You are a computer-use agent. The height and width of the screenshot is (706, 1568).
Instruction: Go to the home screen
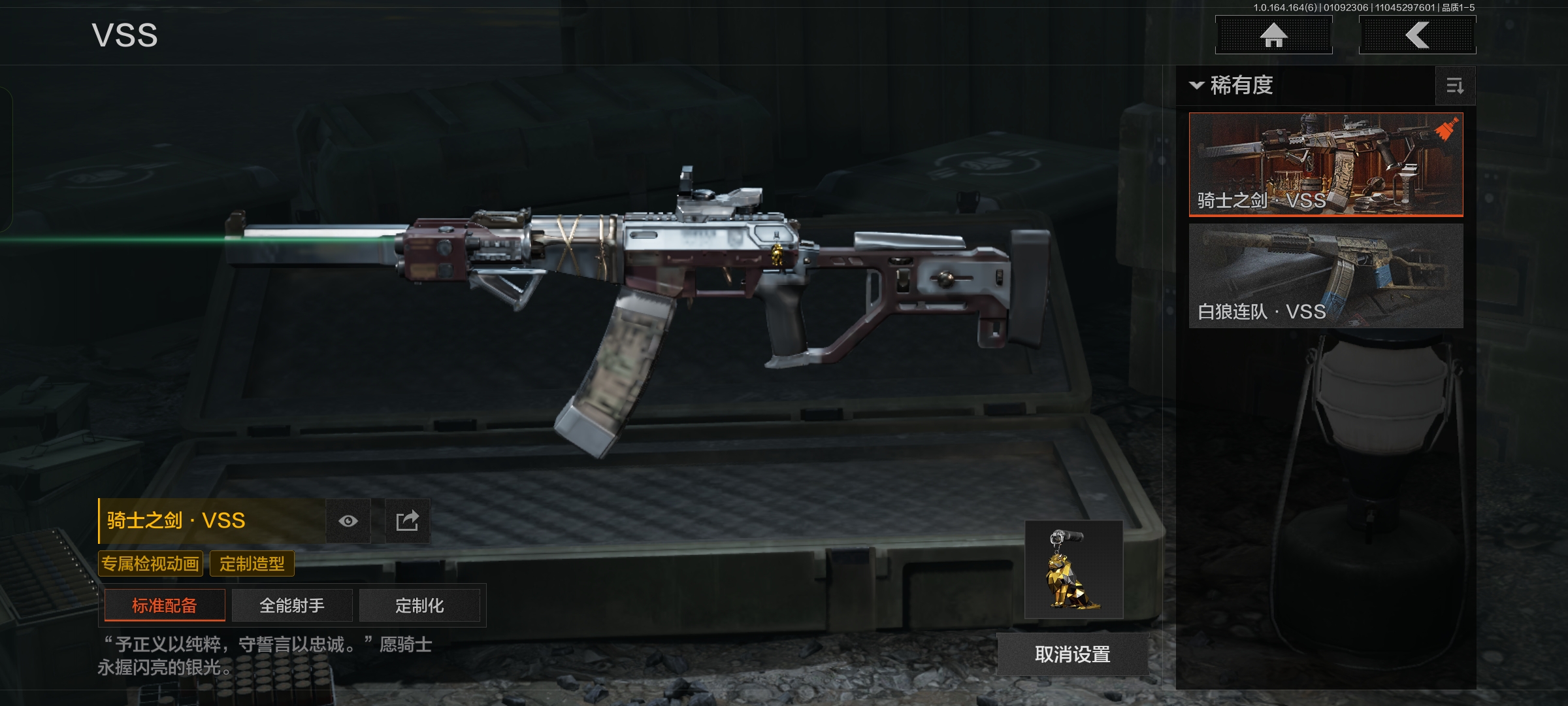click(x=1273, y=35)
